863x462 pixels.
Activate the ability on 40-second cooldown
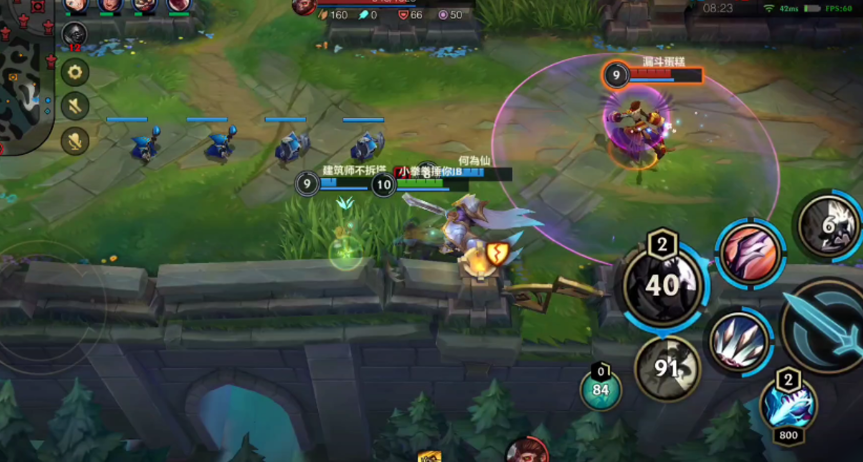pyautogui.click(x=662, y=285)
